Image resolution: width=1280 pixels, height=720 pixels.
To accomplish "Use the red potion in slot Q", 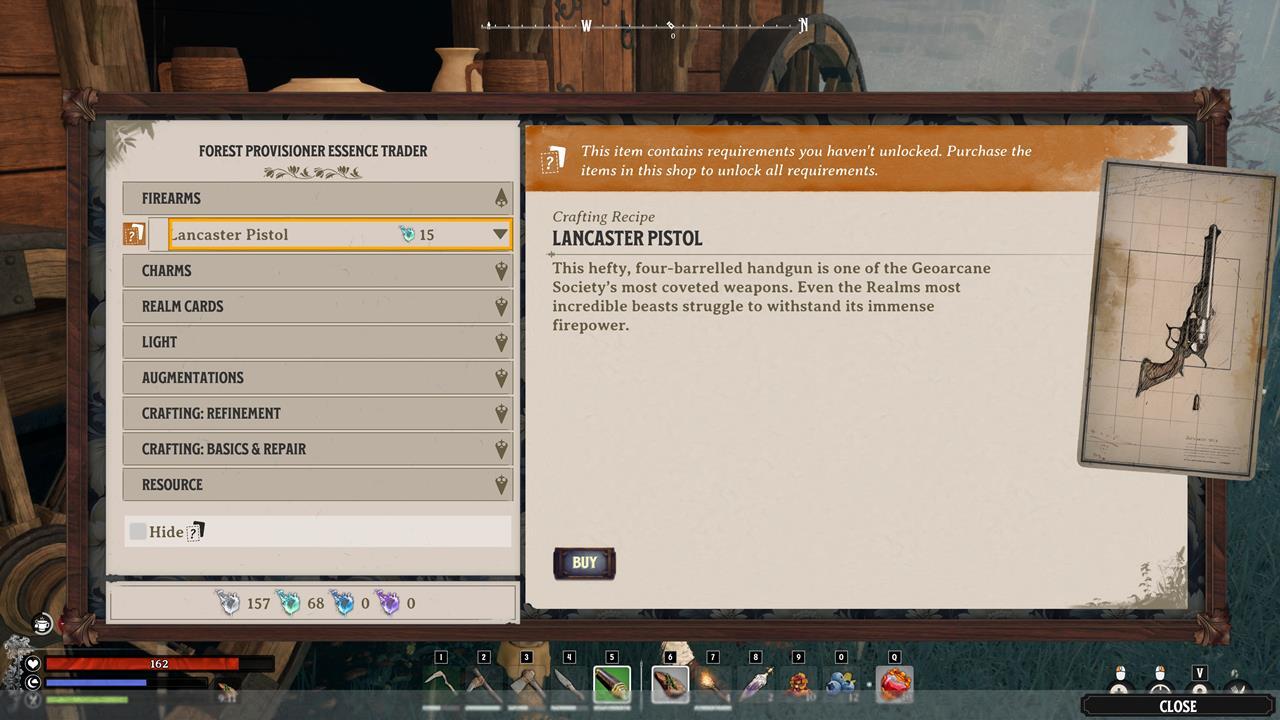I will [895, 685].
